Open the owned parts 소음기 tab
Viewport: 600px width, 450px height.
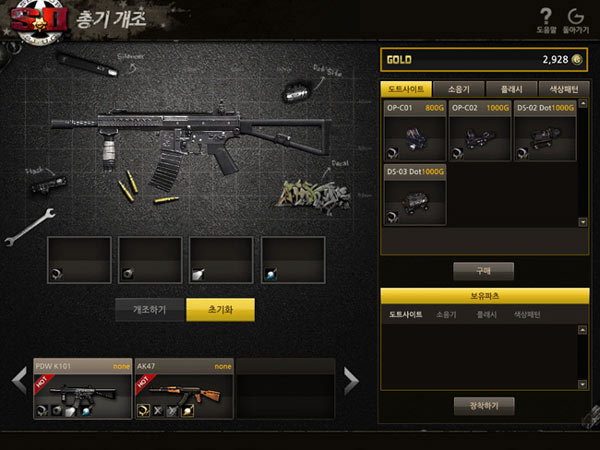click(x=446, y=315)
